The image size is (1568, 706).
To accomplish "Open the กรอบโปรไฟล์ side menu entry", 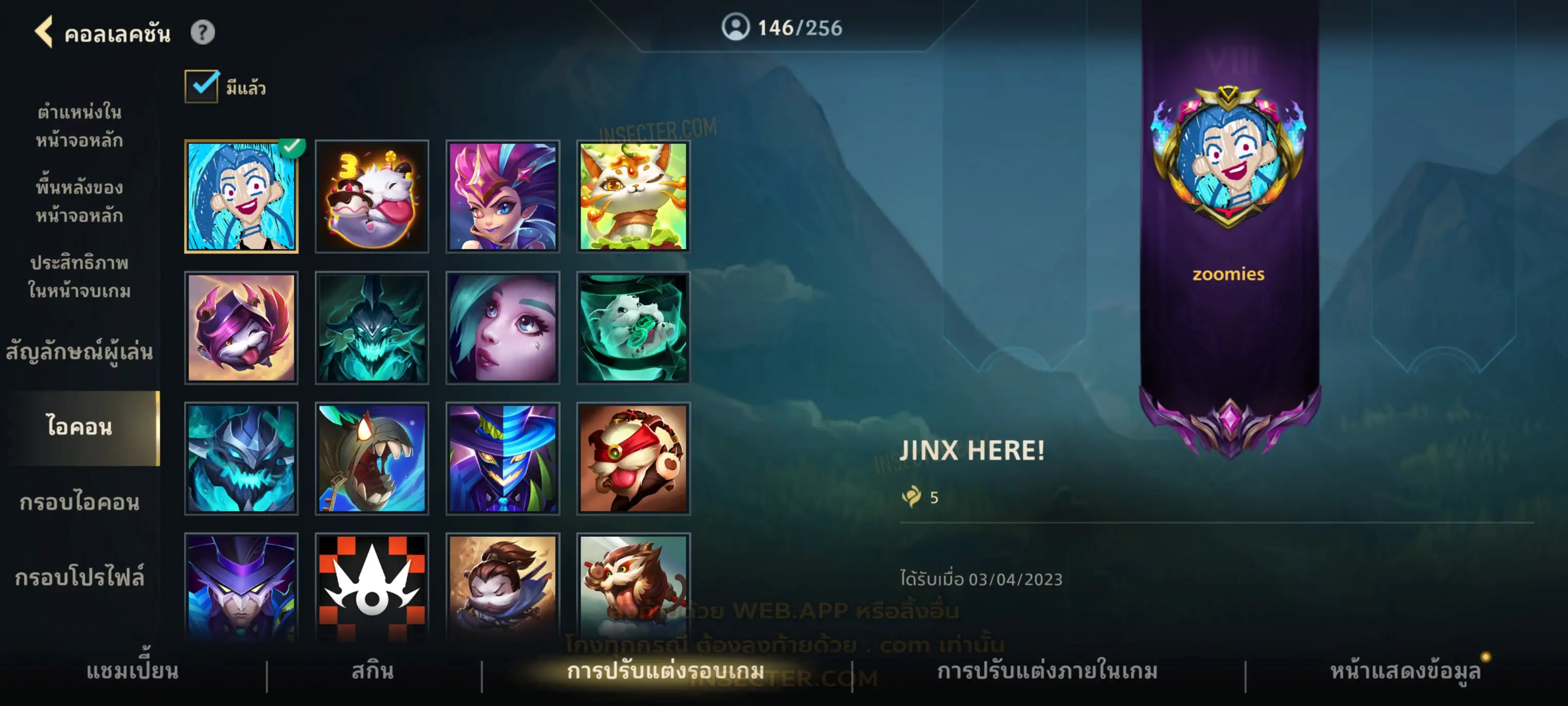I will coord(79,577).
